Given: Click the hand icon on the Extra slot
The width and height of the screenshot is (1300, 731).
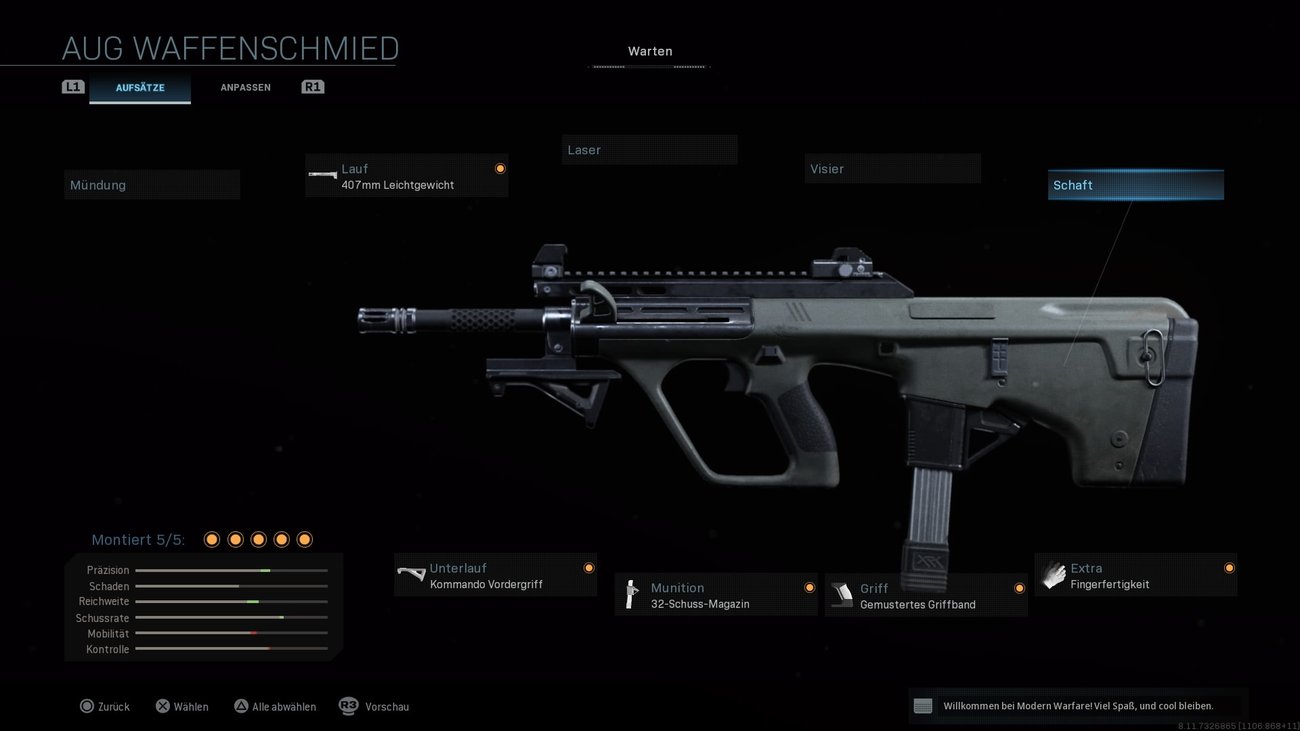Looking at the screenshot, I should [1052, 575].
